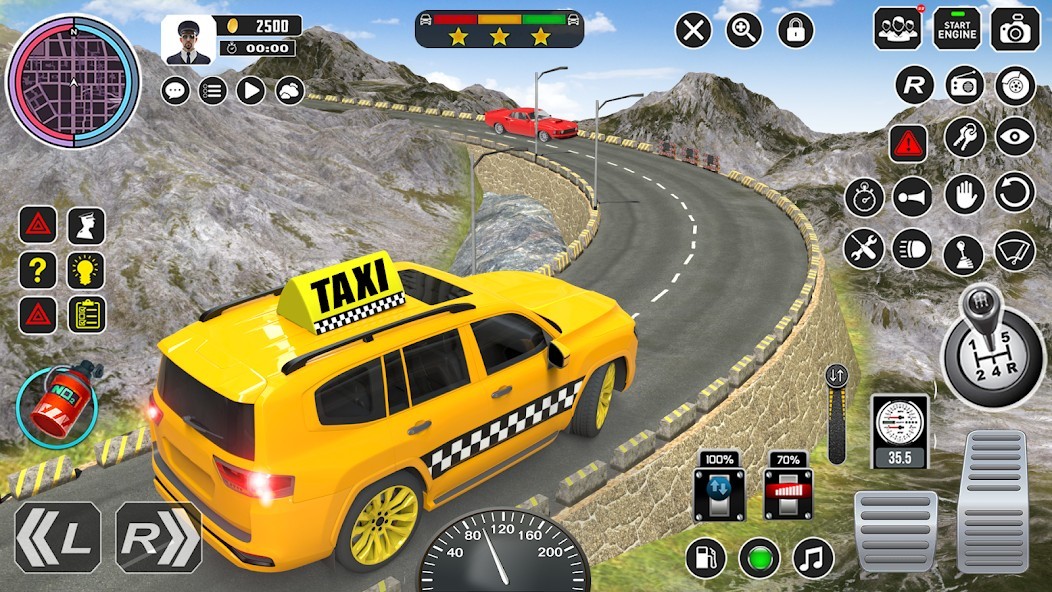Open the radio icon

coord(965,85)
